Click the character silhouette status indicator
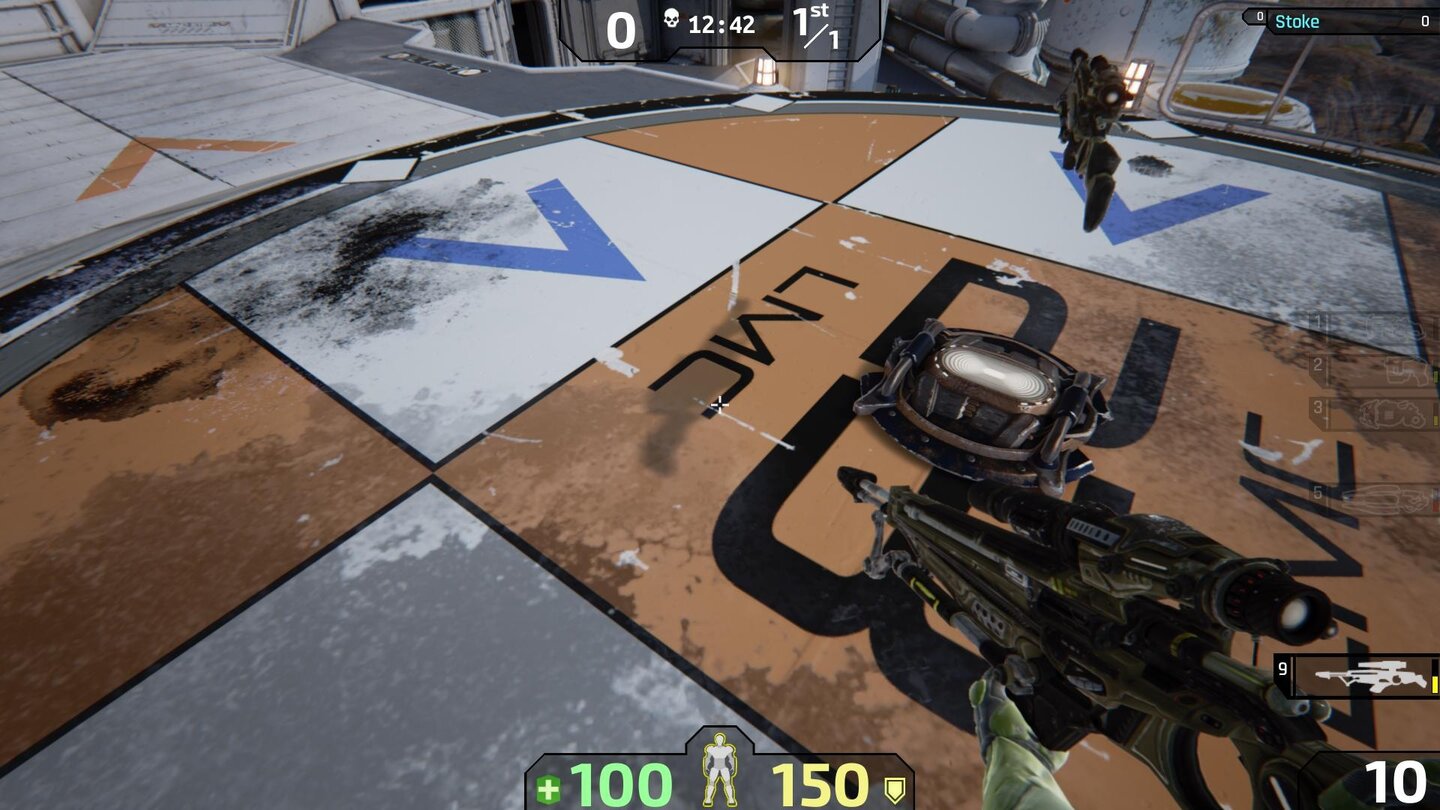 pyautogui.click(x=720, y=770)
